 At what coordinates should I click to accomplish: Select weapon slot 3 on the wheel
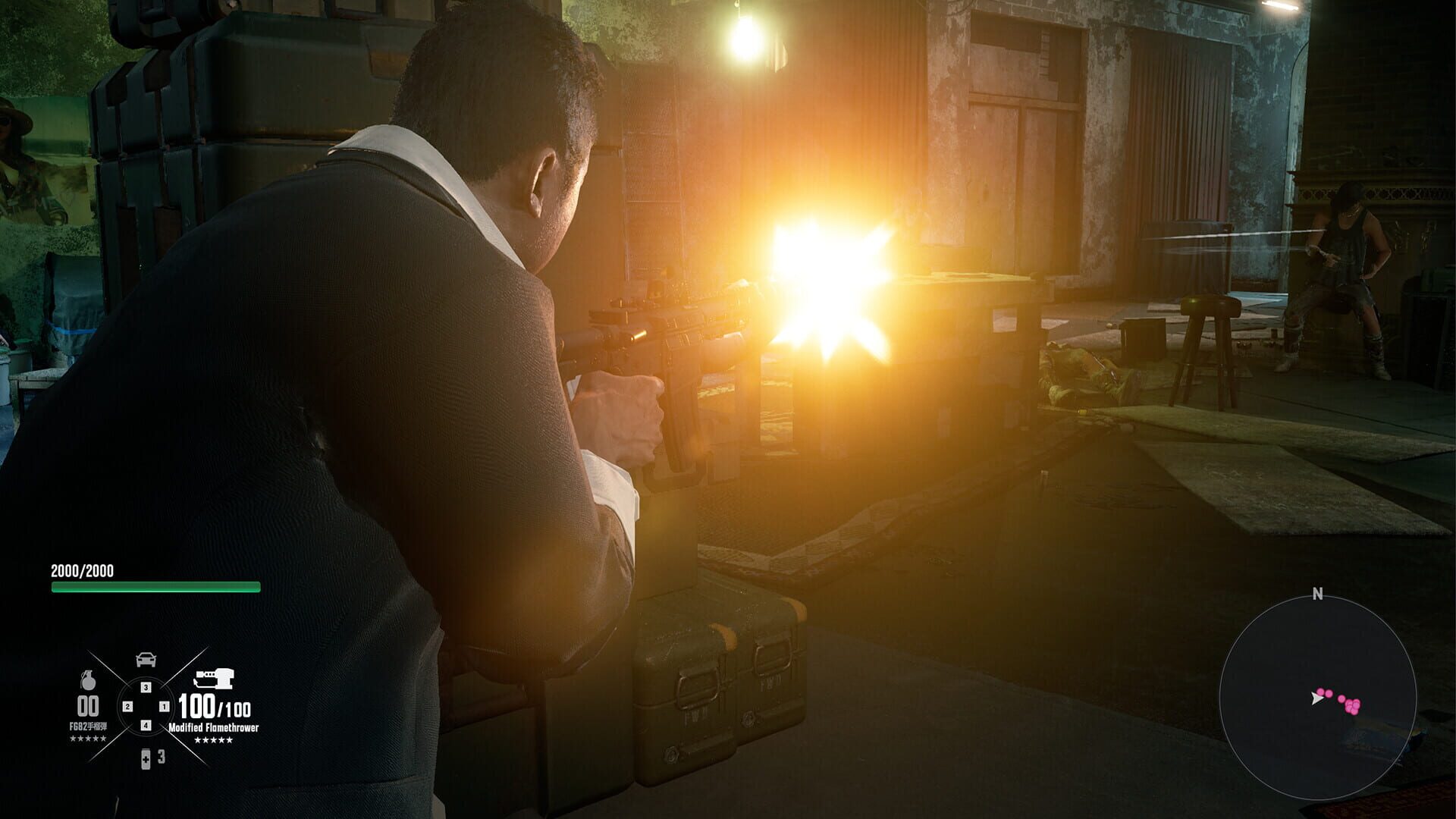click(145, 688)
